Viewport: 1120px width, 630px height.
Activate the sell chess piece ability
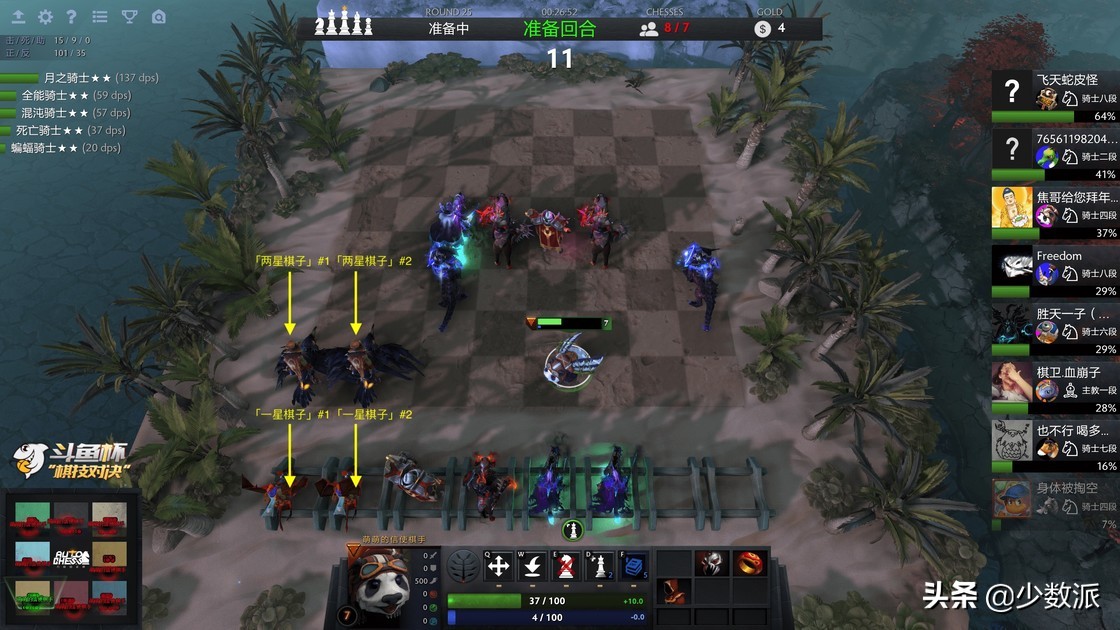coord(566,567)
